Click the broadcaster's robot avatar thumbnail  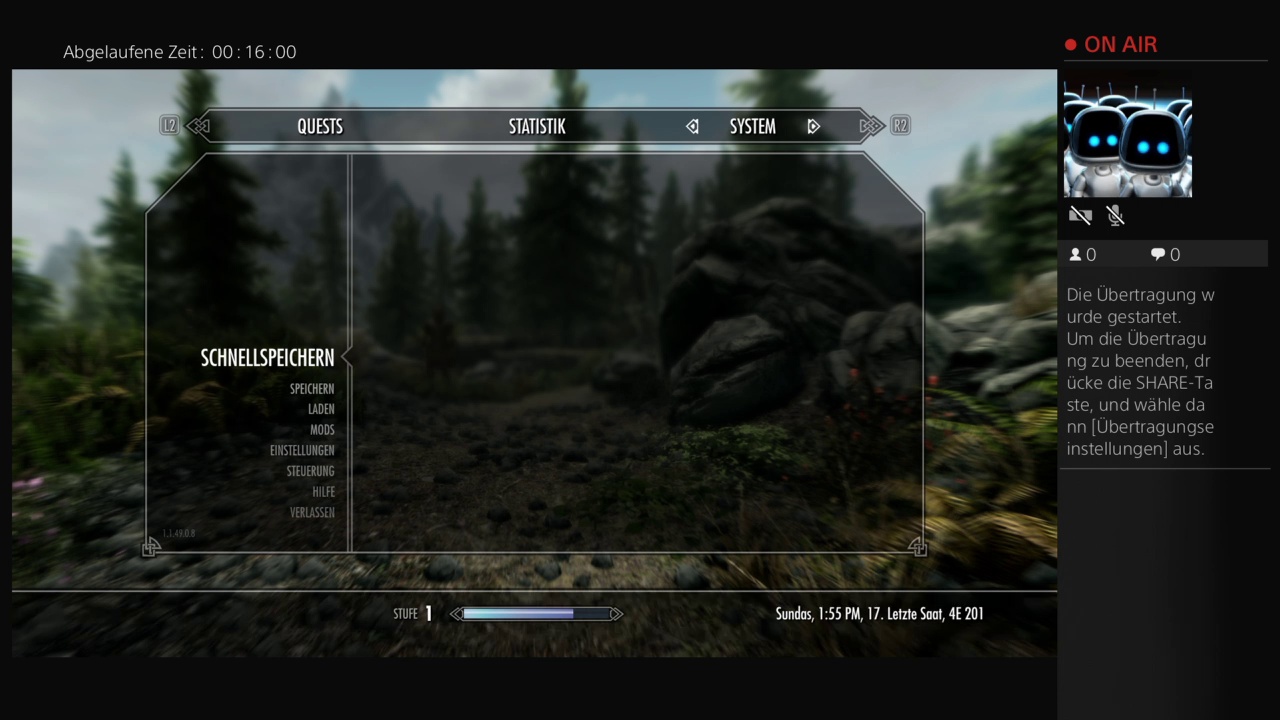pyautogui.click(x=1127, y=140)
